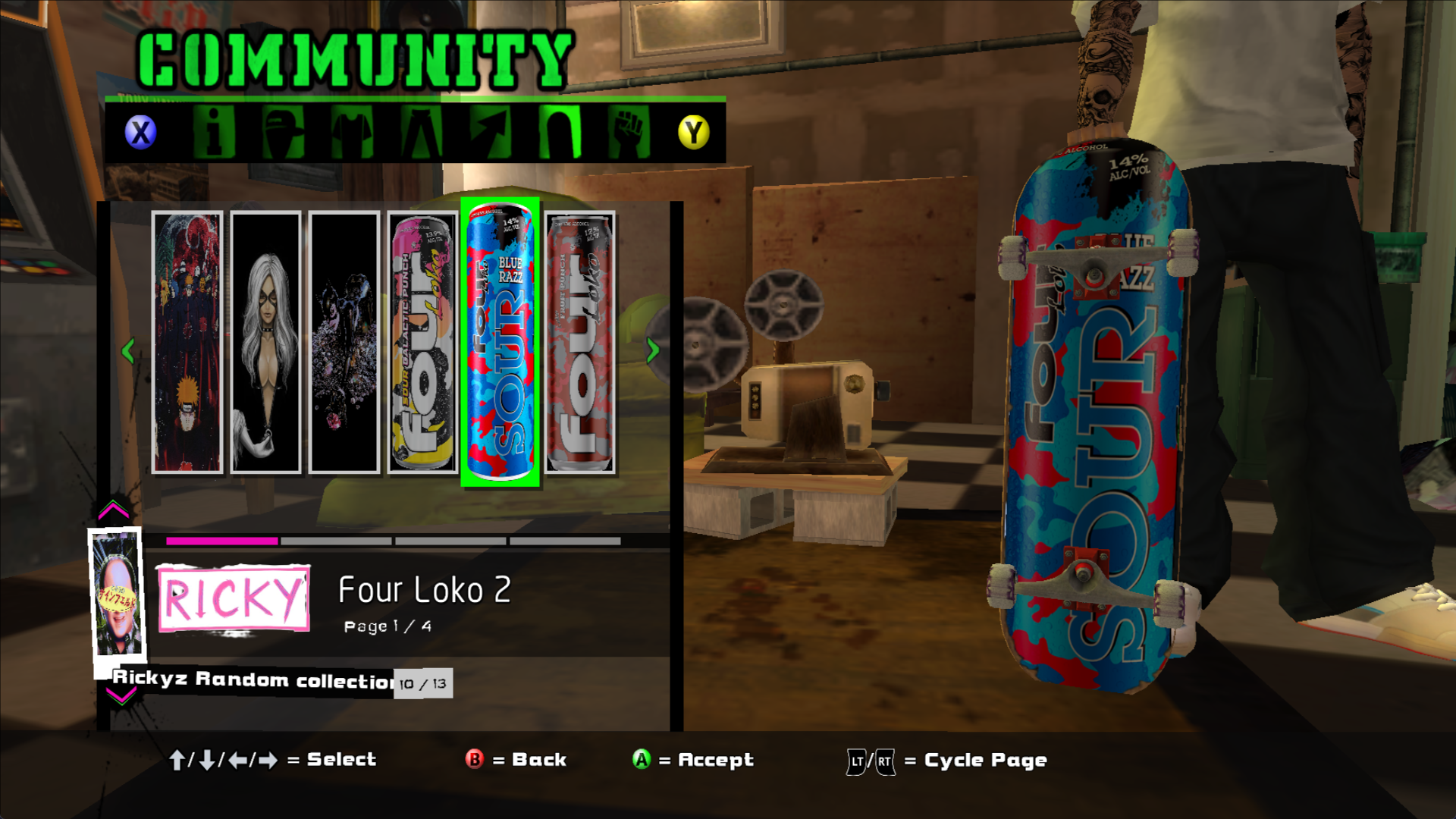Show the previous collection with pink up arrow

point(114,510)
